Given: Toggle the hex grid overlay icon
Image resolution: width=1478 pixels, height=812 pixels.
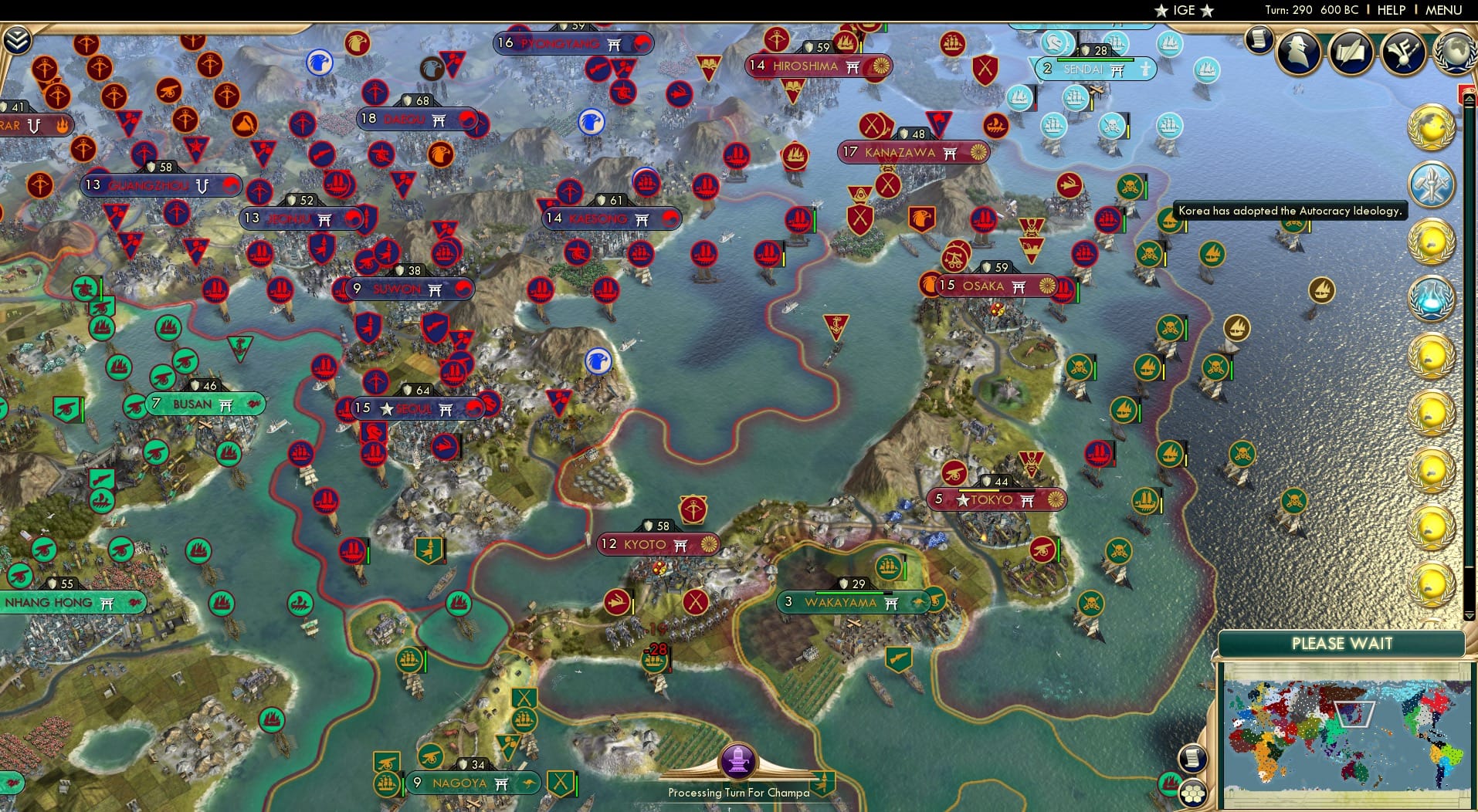Looking at the screenshot, I should [x=1193, y=794].
